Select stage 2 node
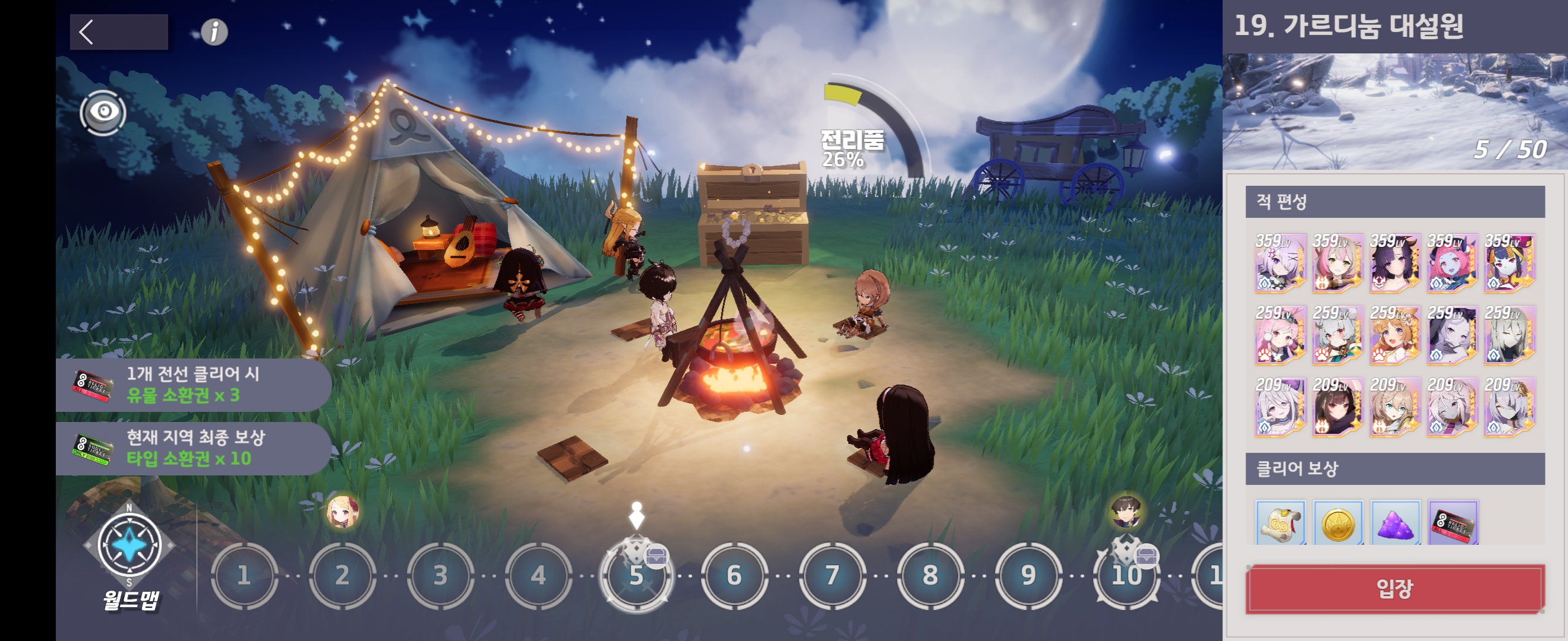Viewport: 1568px width, 641px height. [x=342, y=575]
